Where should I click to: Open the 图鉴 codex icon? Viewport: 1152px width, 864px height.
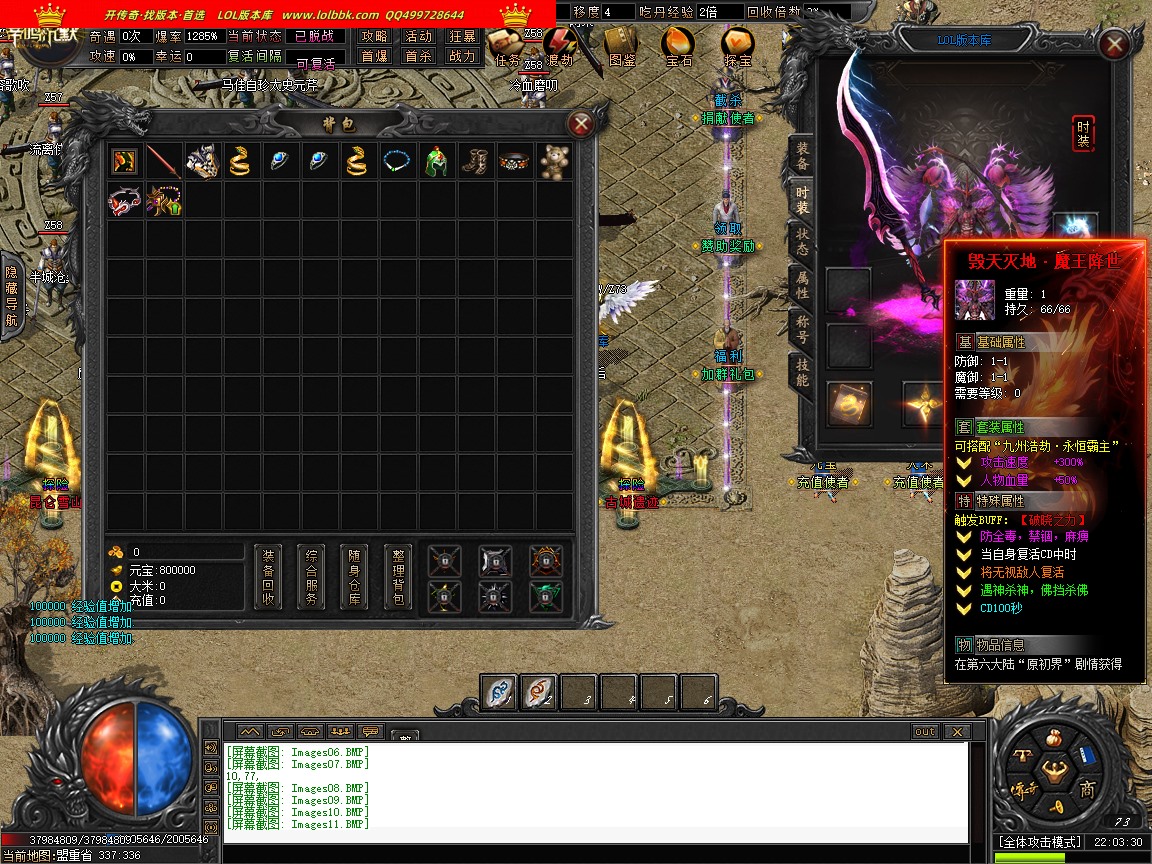[621, 45]
